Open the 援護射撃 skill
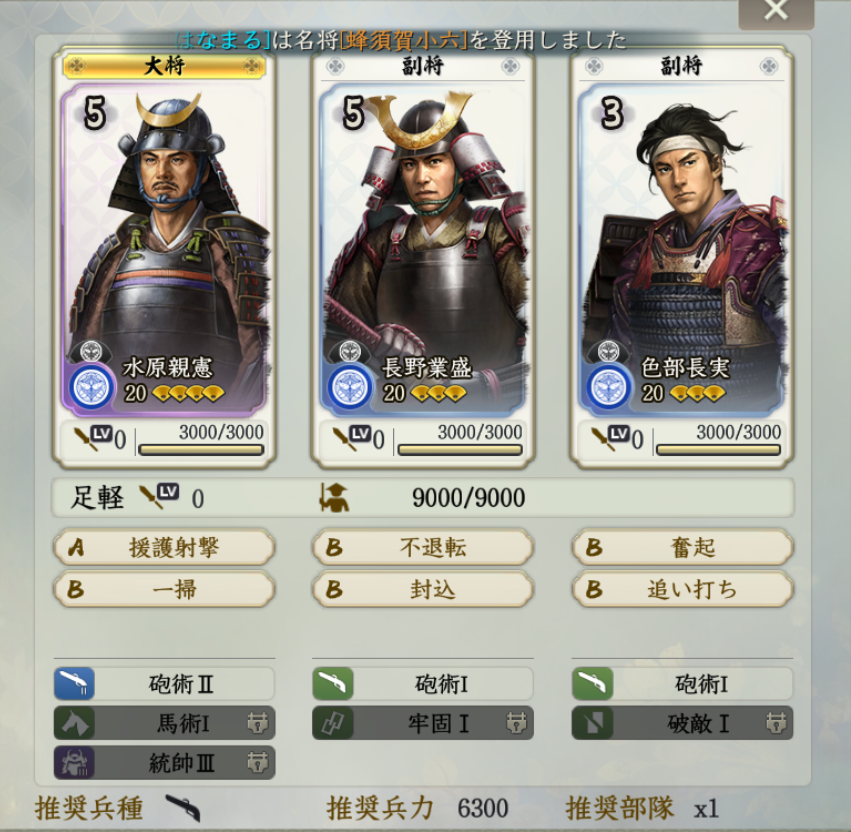Screen dimensions: 851x832 (164, 547)
